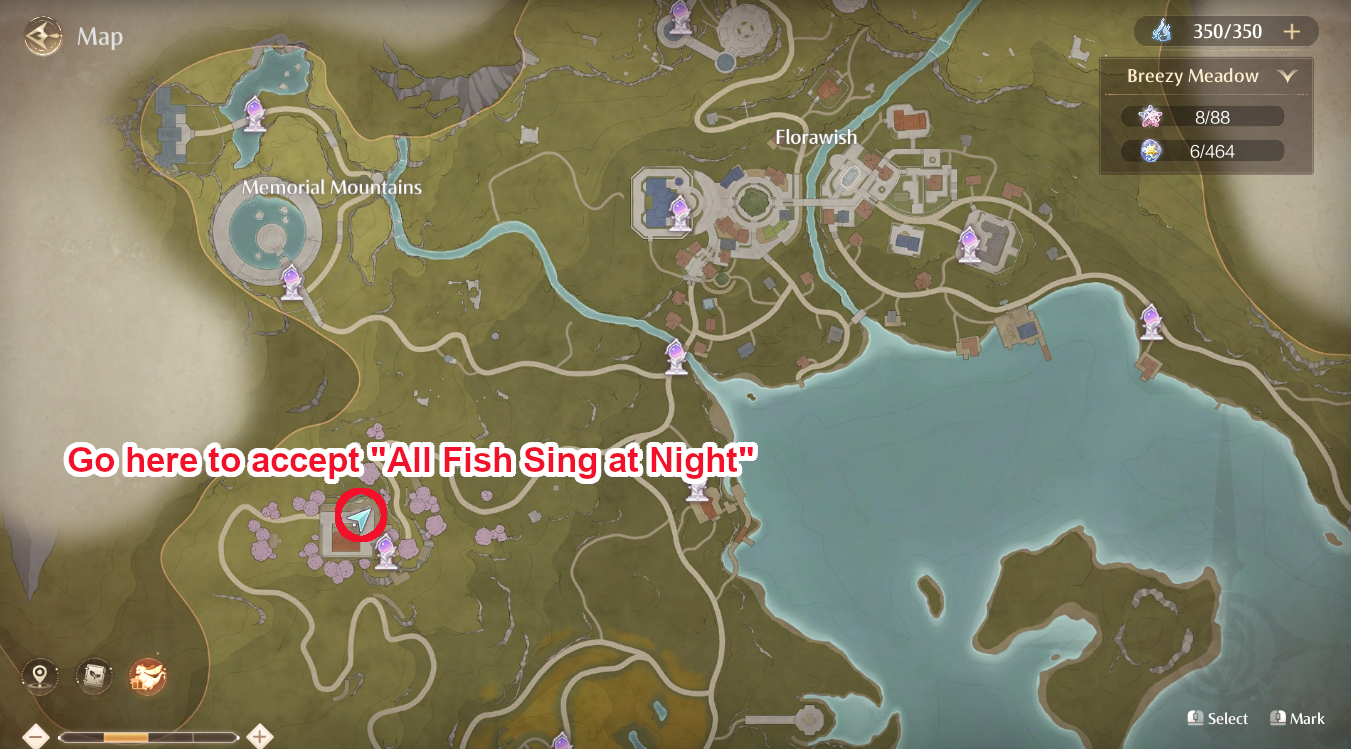Screen dimensions: 1351x749
Task: Collapse the region selector chevron
Action: (x=1287, y=75)
